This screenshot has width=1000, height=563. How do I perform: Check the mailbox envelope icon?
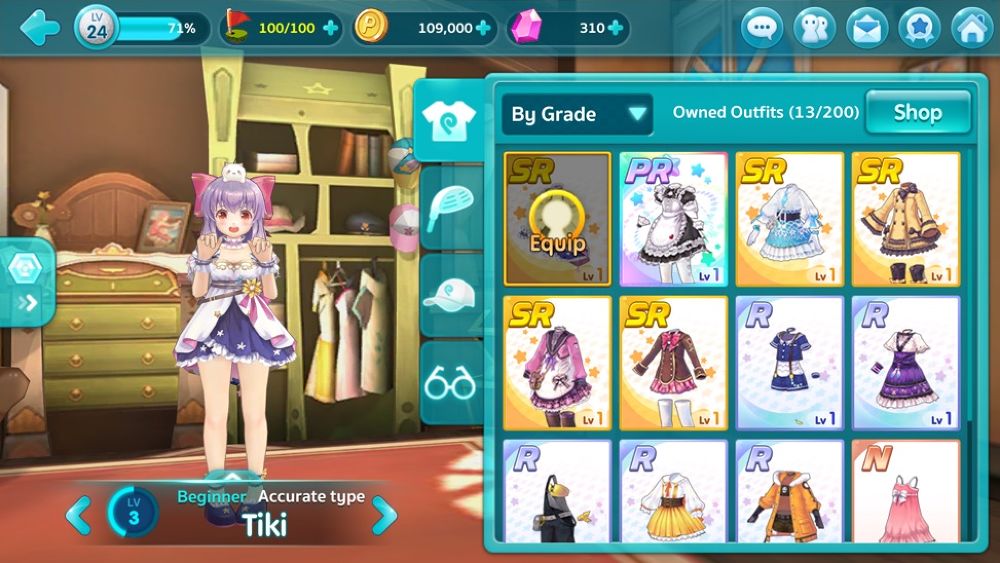(867, 28)
